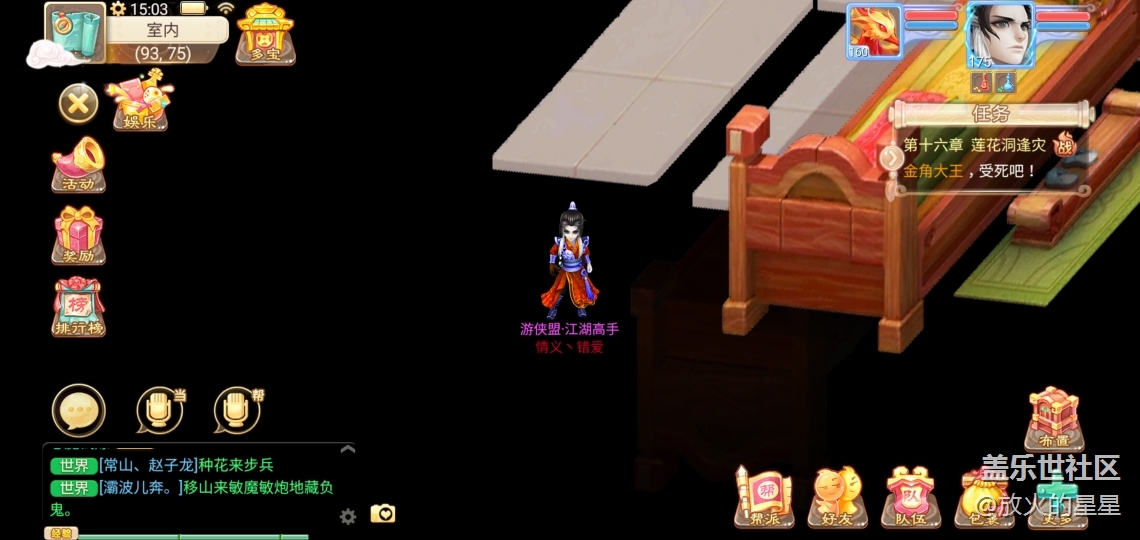
Task: Open the 活动 events horn icon
Action: tap(79, 165)
